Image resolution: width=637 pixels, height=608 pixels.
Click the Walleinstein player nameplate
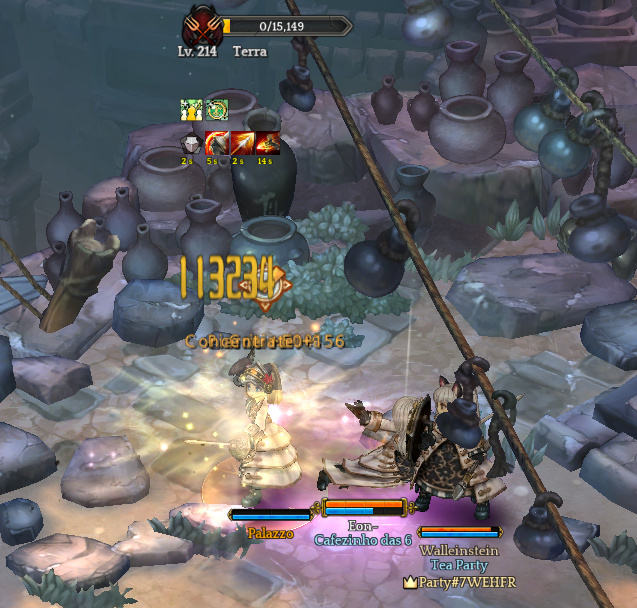(x=459, y=550)
